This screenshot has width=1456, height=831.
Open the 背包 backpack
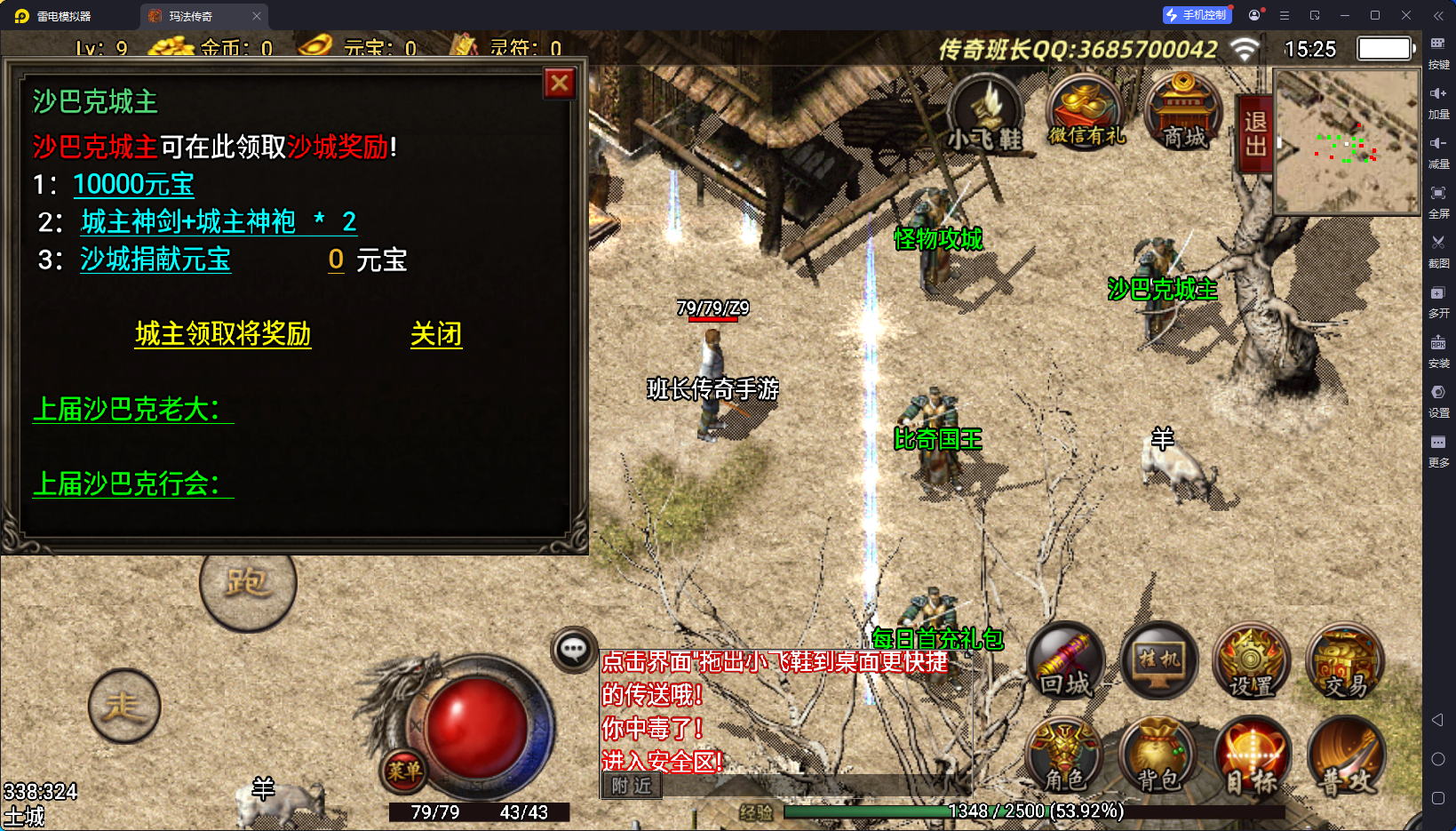tap(1159, 757)
